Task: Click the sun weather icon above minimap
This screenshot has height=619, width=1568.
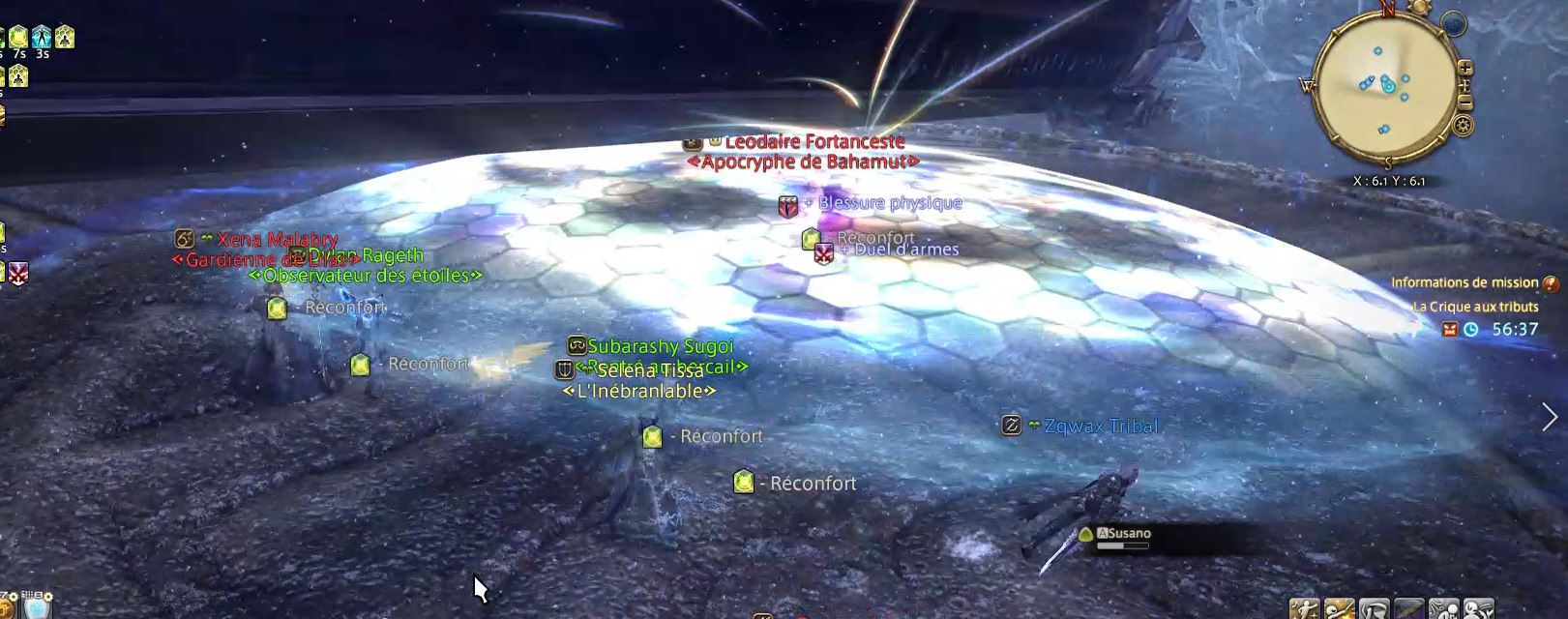Action: point(1420,8)
